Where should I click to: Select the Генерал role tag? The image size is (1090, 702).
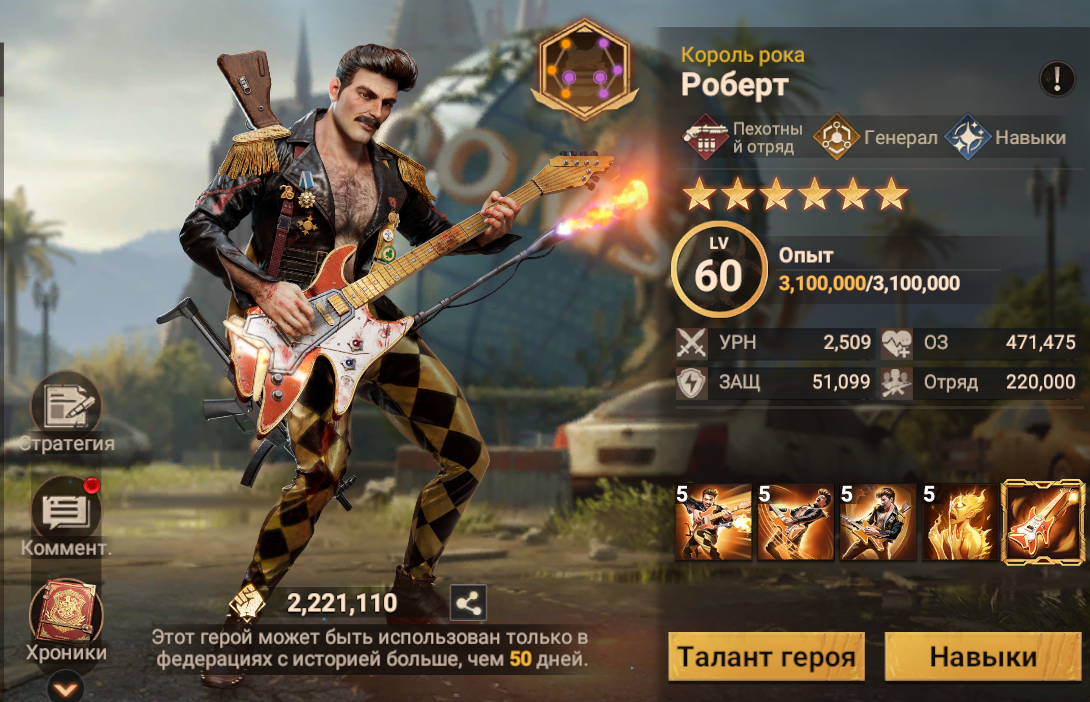[x=876, y=138]
